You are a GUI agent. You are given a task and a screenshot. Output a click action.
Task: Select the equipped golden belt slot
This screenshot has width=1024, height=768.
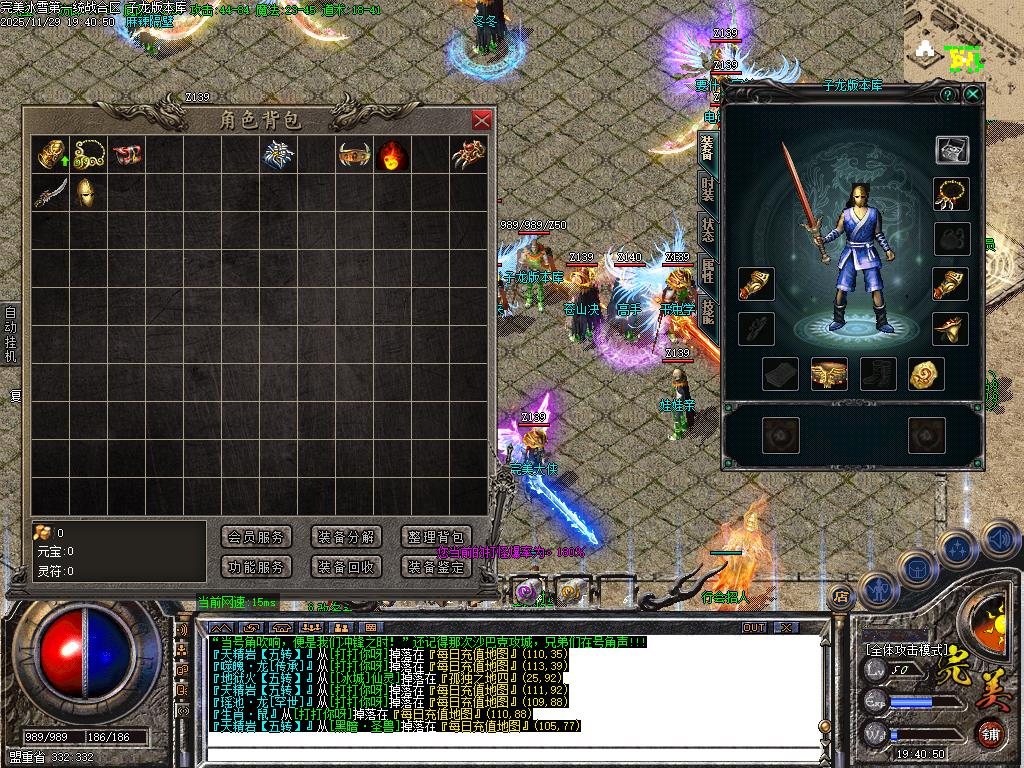coord(829,374)
